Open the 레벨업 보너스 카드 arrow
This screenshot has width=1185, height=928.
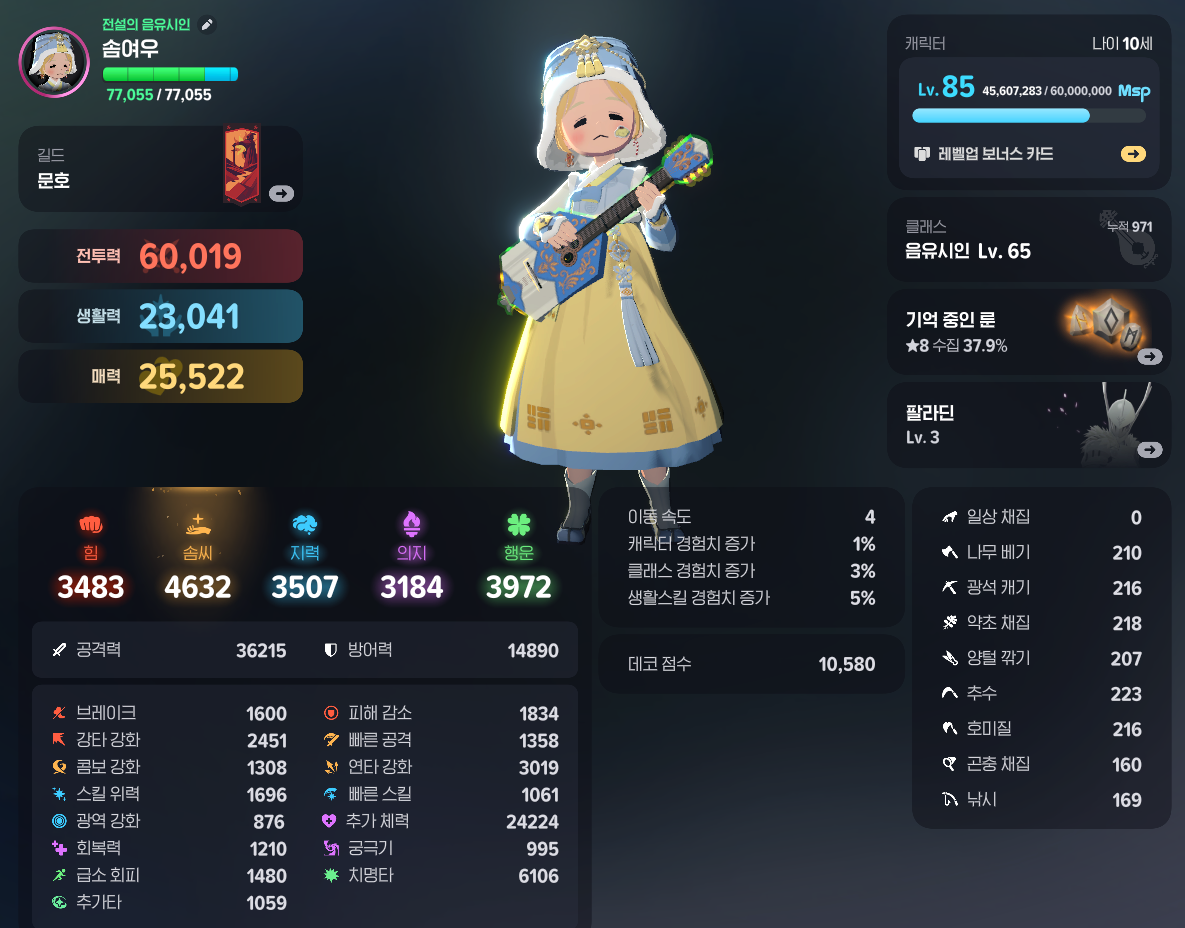[x=1133, y=154]
